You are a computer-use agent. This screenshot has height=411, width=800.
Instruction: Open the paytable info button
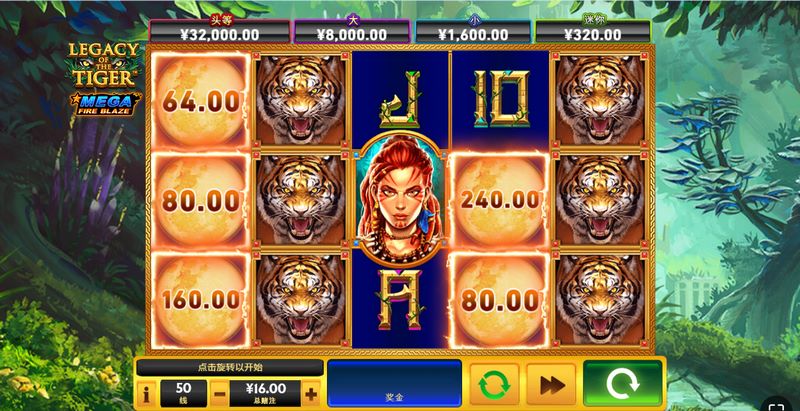(146, 394)
